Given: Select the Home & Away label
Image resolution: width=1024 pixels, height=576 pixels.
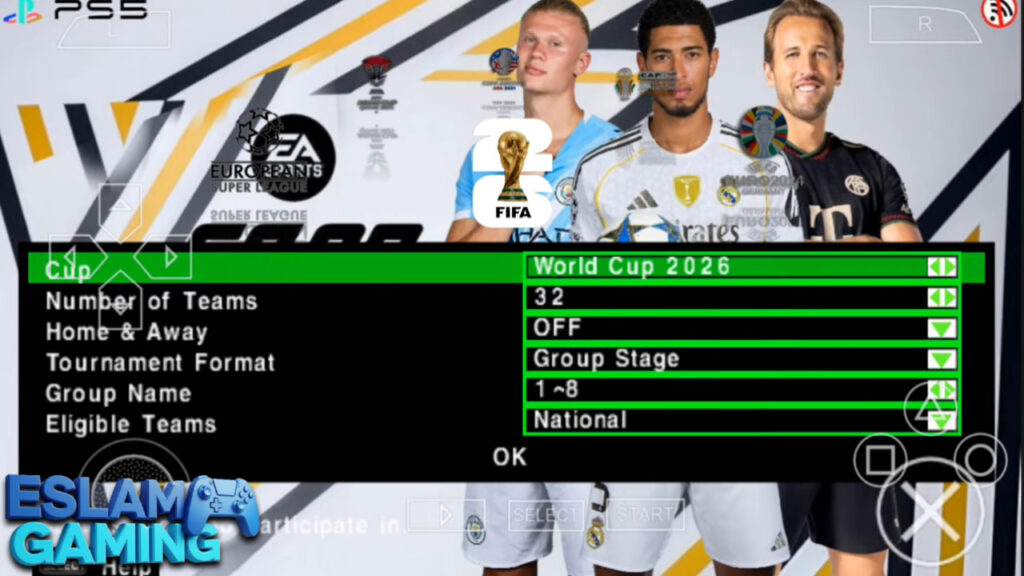Looking at the screenshot, I should (x=126, y=332).
